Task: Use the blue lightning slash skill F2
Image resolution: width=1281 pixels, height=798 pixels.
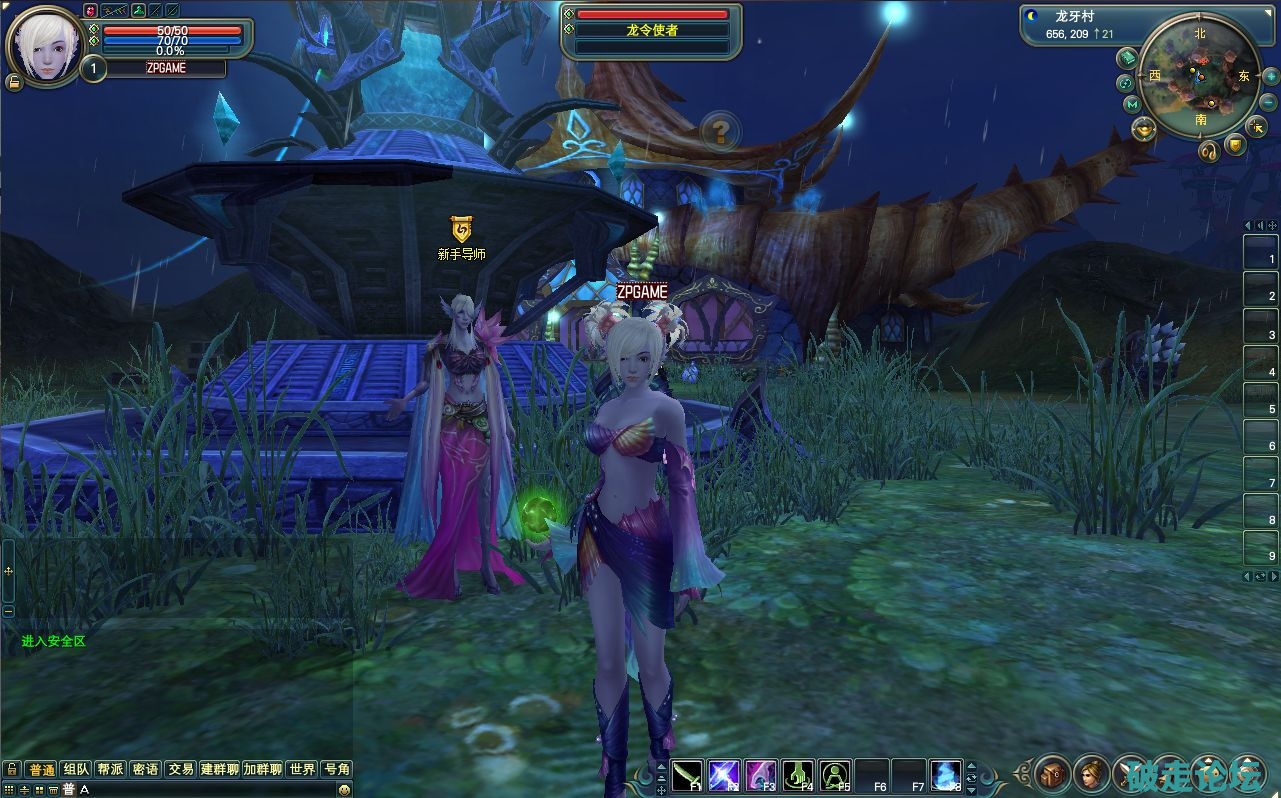Action: coord(723,775)
